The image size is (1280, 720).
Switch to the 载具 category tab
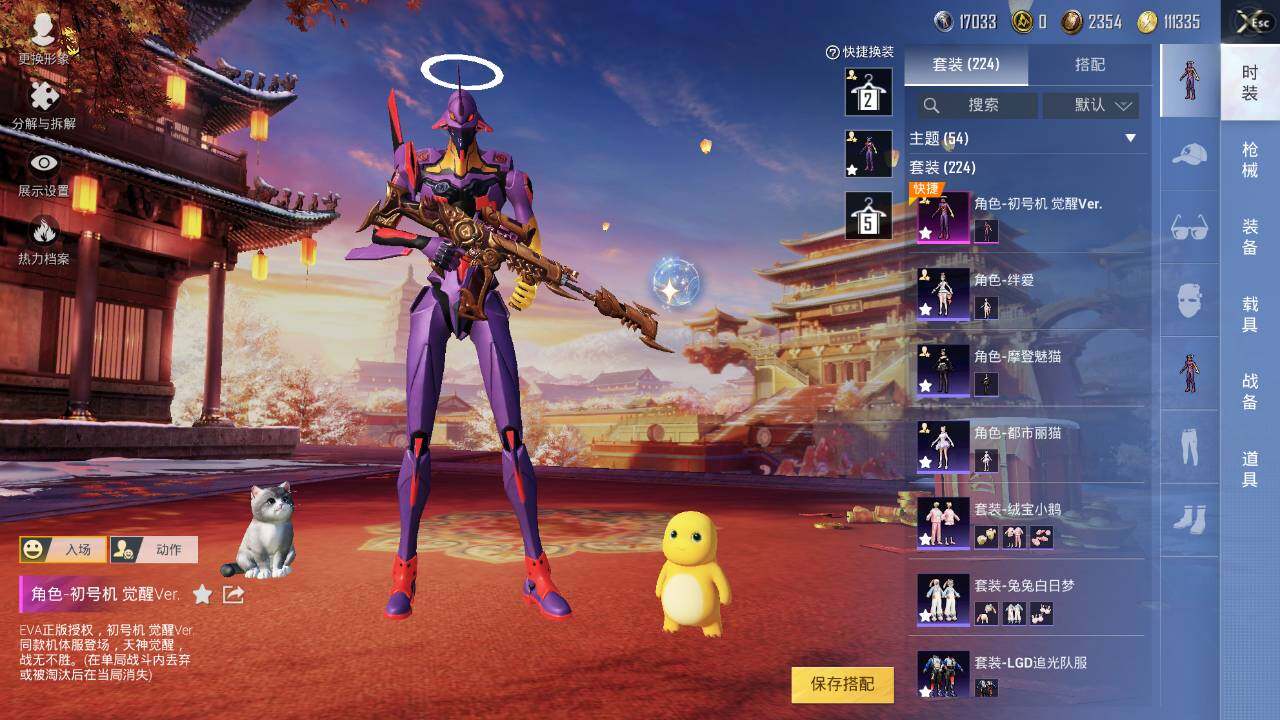[1250, 312]
